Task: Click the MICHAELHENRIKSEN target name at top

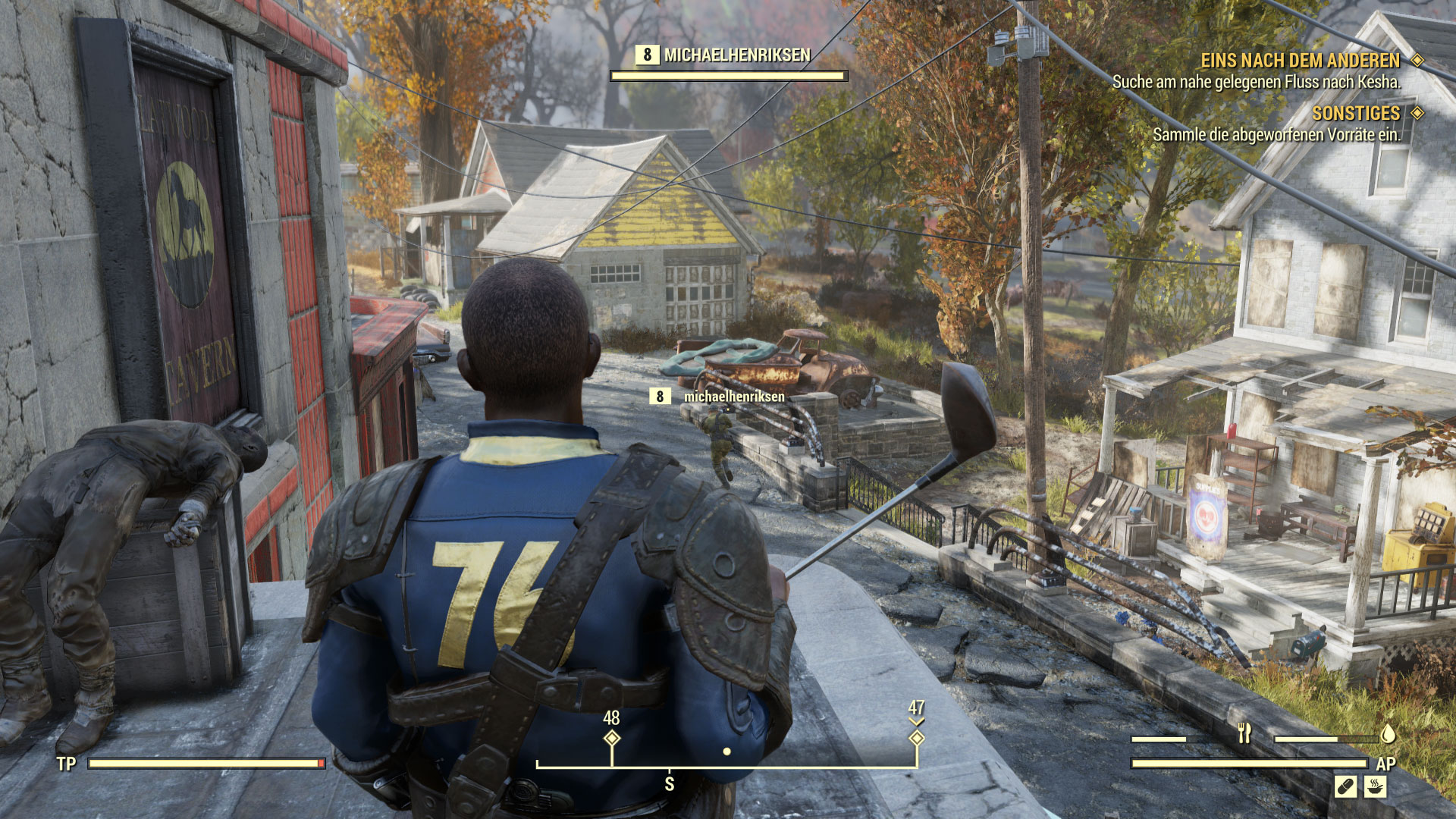Action: tap(736, 55)
